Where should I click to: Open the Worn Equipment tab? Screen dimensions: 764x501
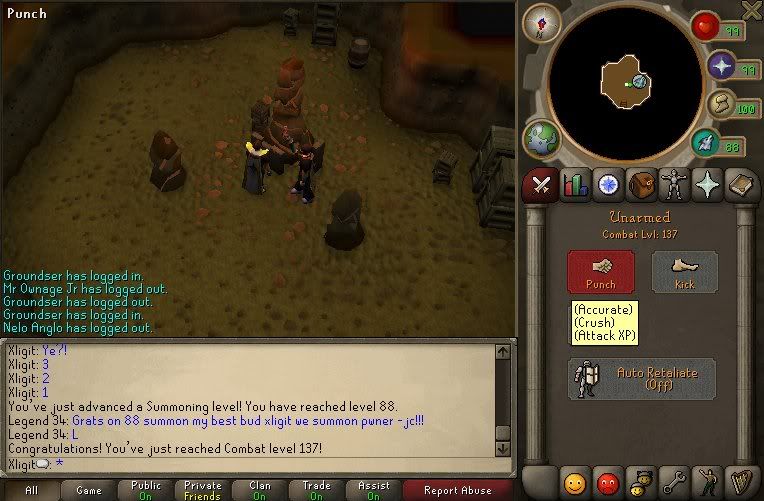pos(675,185)
